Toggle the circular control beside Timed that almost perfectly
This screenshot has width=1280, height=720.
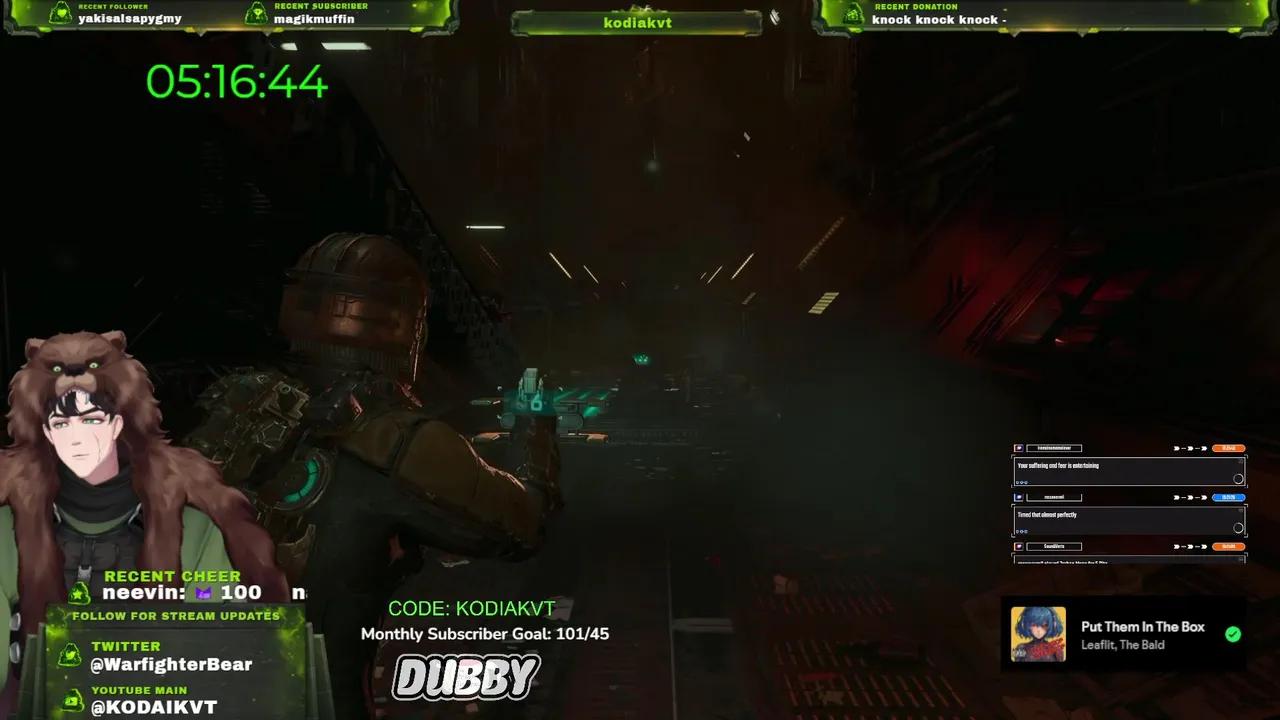pyautogui.click(x=1239, y=527)
